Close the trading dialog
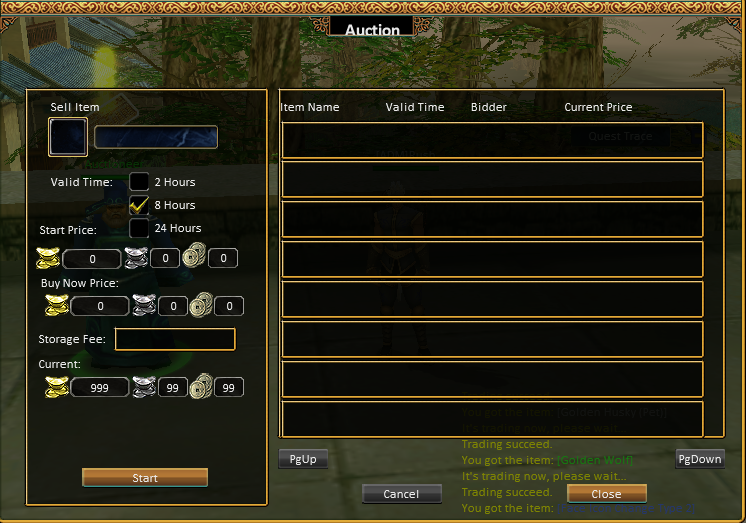746x523 pixels. coord(606,494)
